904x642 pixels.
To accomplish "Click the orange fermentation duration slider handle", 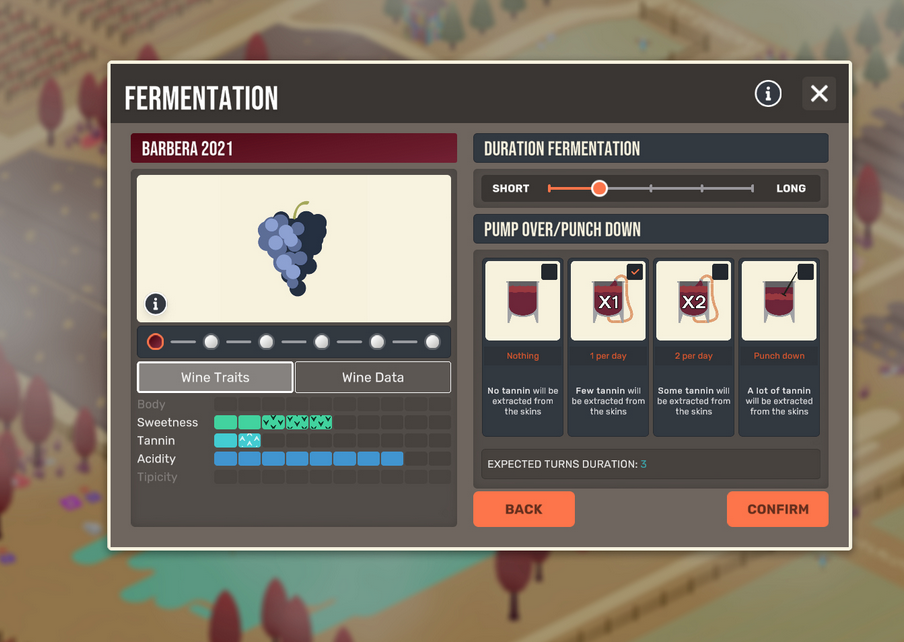I will click(x=599, y=188).
